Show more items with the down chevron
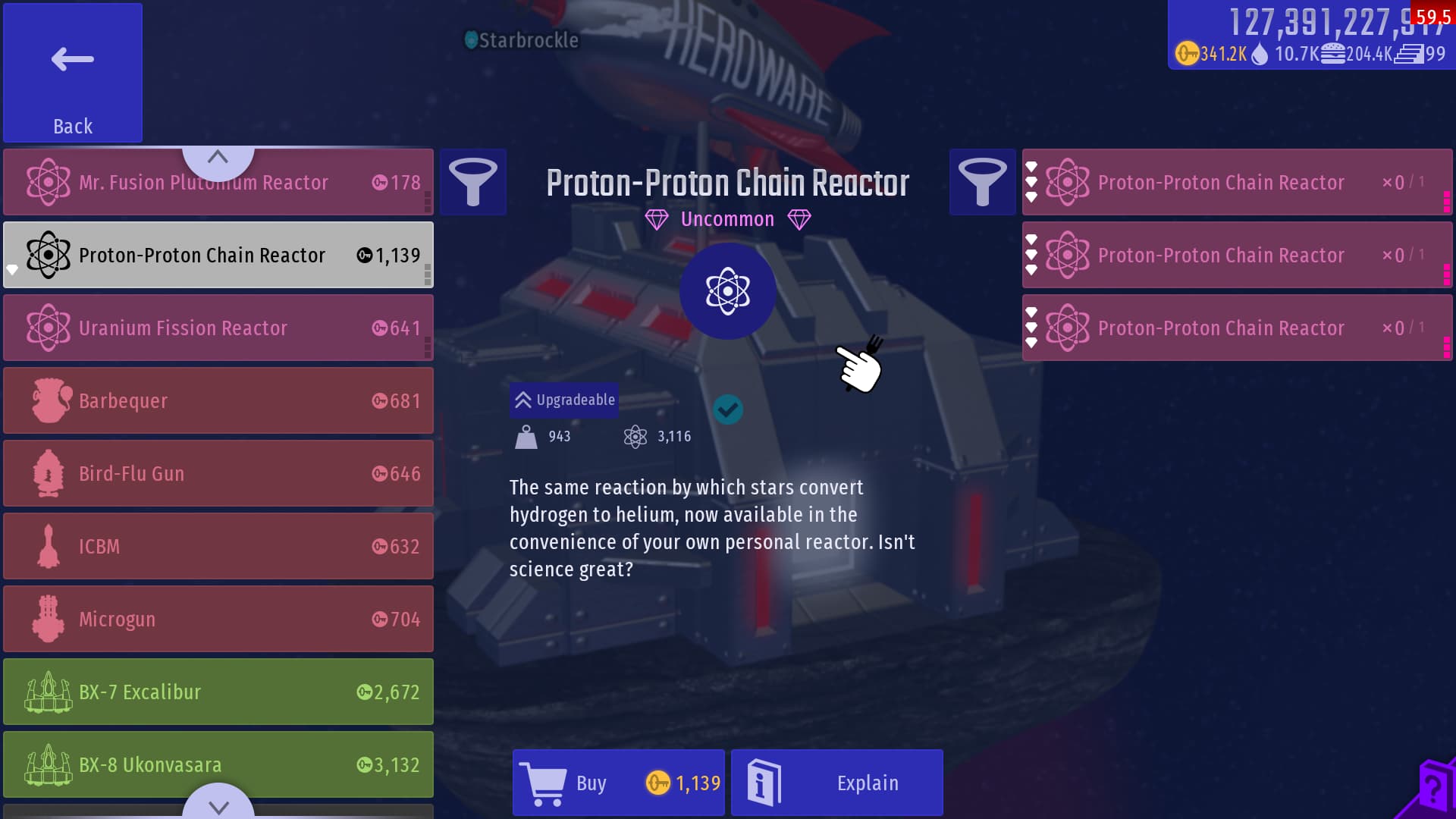The image size is (1456, 819). pos(218,805)
